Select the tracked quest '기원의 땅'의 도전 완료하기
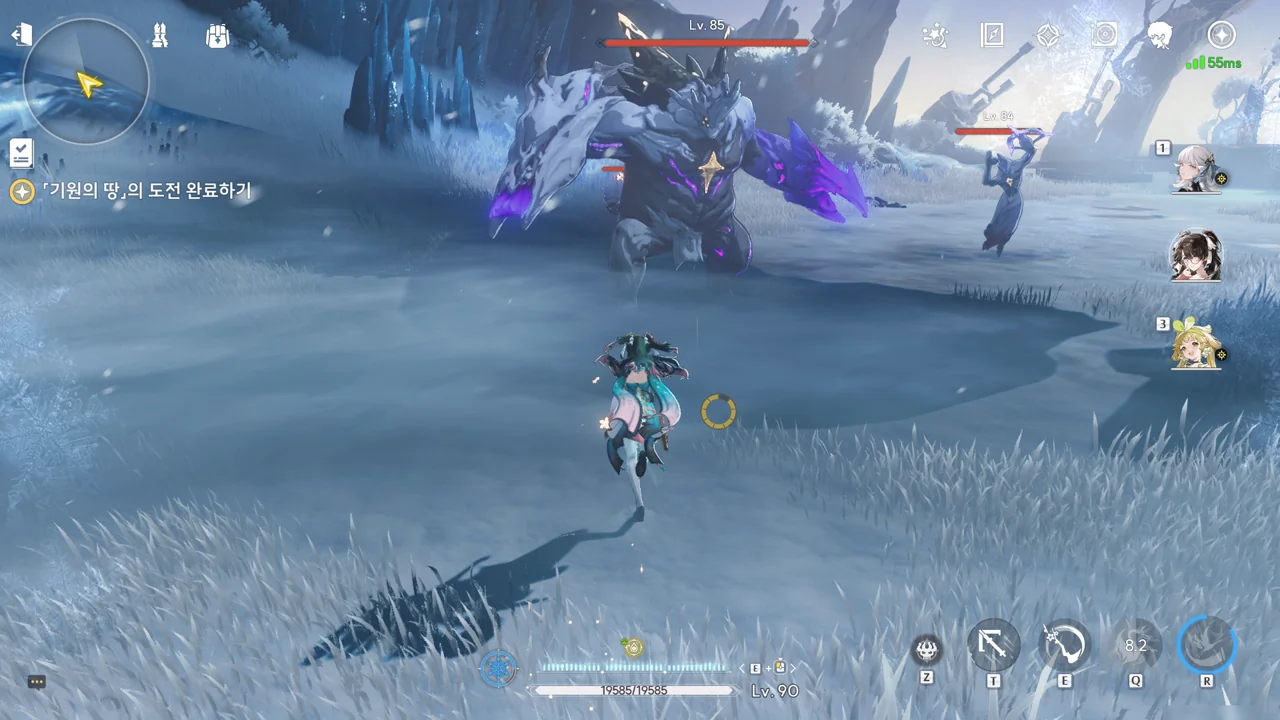Viewport: 1280px width, 720px height. (145, 191)
